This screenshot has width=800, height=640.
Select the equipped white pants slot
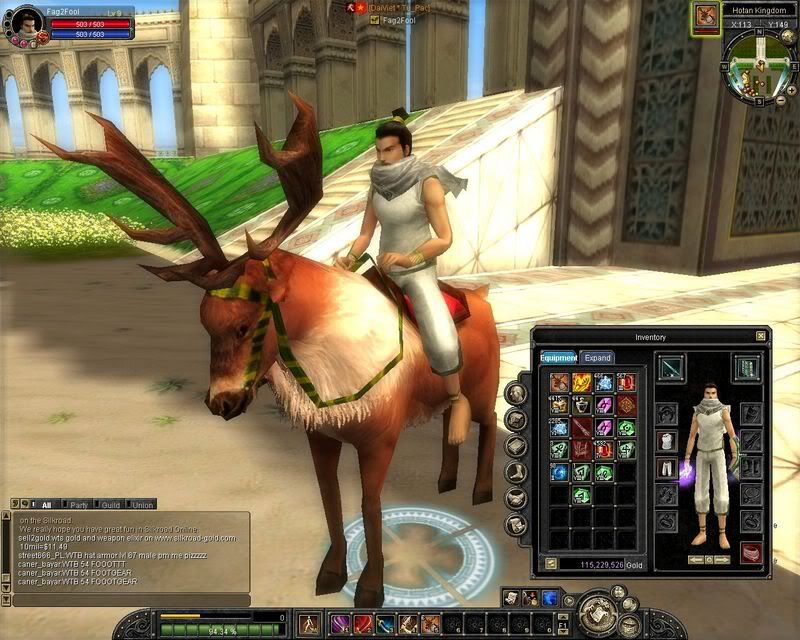tap(667, 468)
